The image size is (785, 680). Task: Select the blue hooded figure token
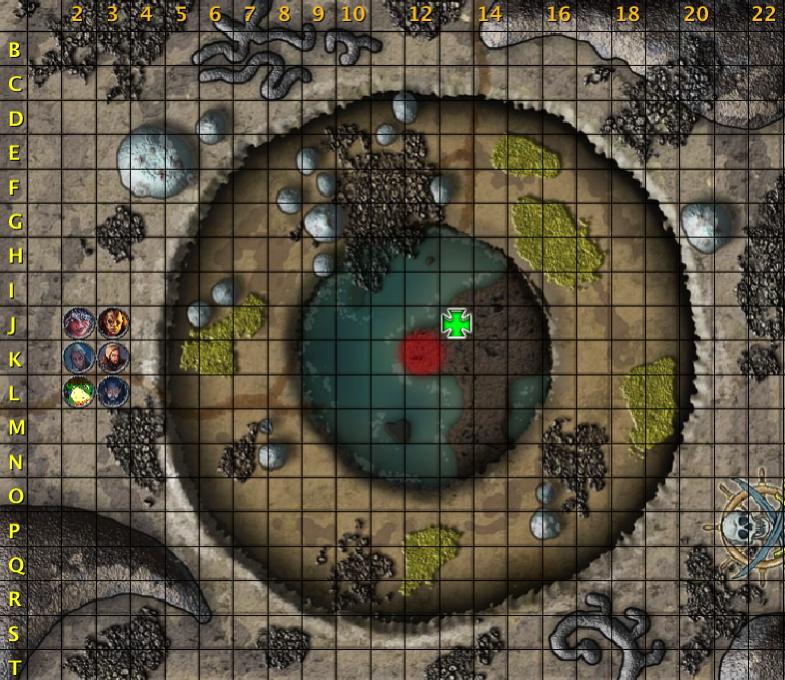[78, 357]
